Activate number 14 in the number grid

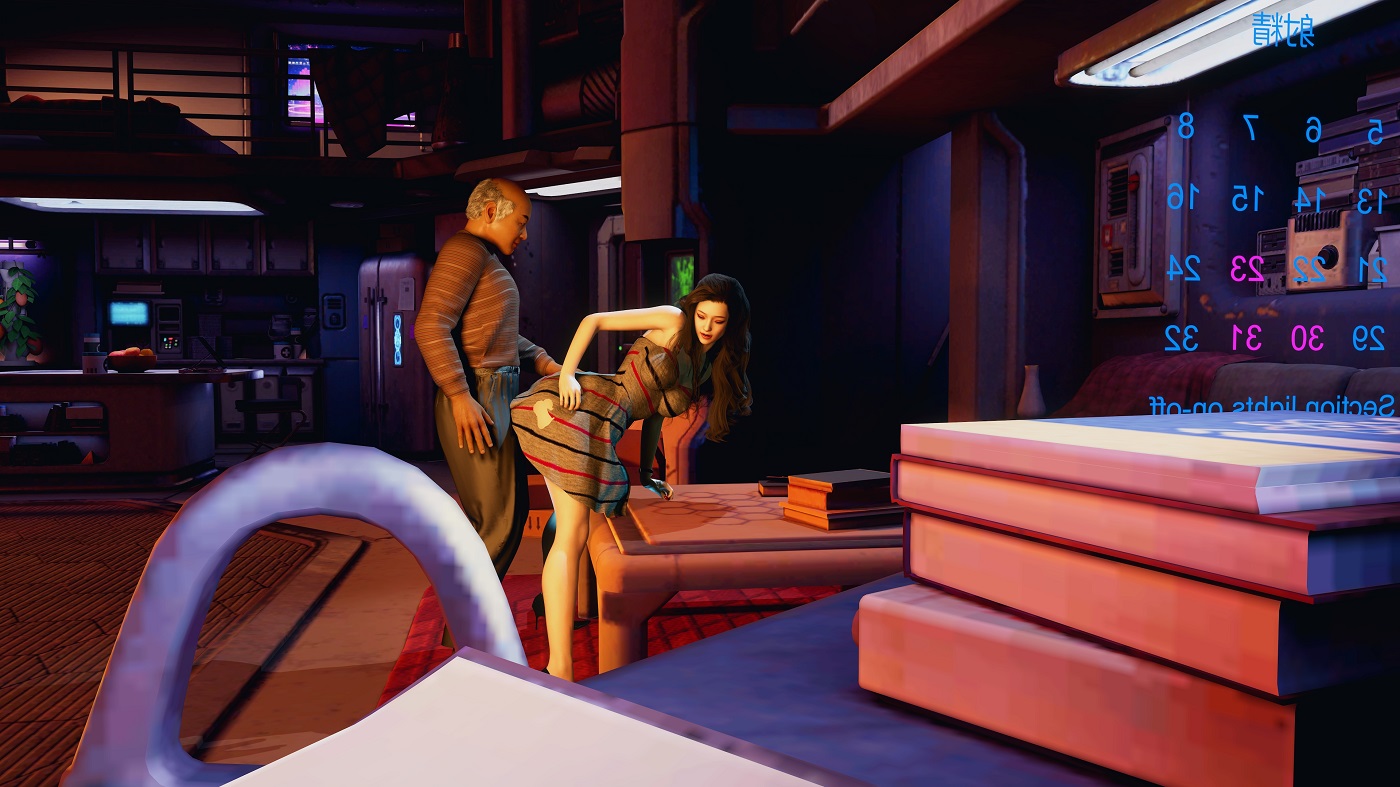click(x=1307, y=199)
